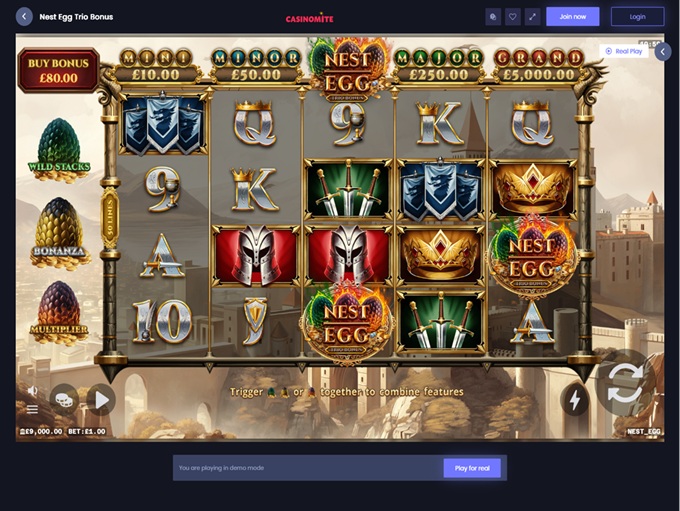This screenshot has width=680, height=511.
Task: Collapse the side panel arrow button
Action: (663, 51)
